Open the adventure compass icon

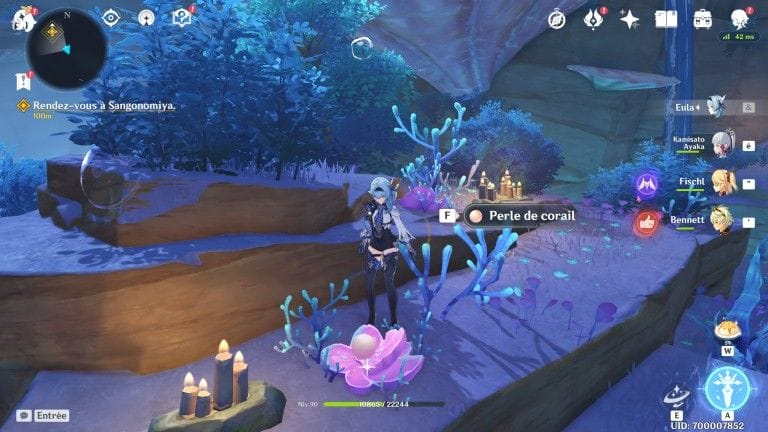557,18
